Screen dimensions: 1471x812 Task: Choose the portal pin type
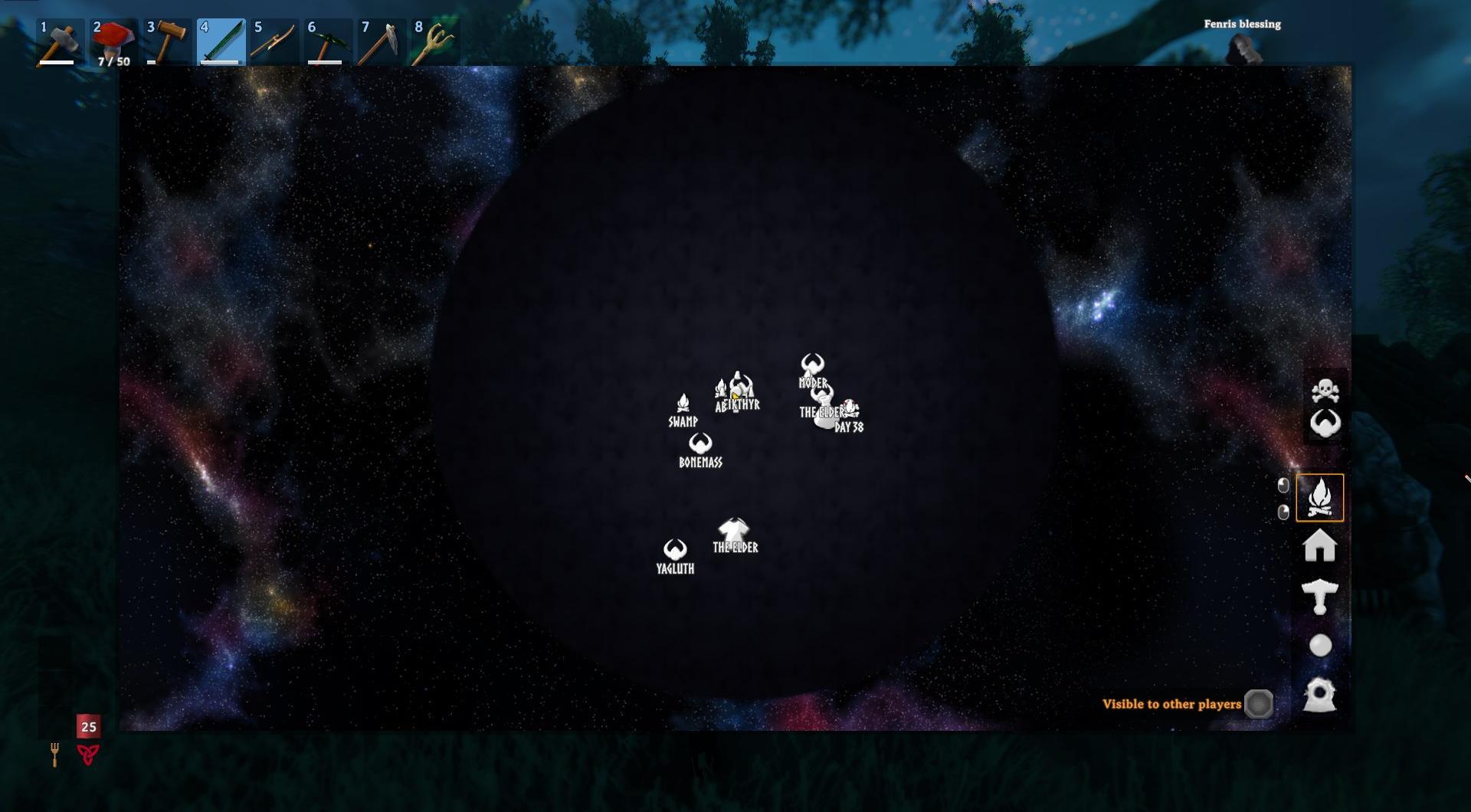click(1319, 695)
